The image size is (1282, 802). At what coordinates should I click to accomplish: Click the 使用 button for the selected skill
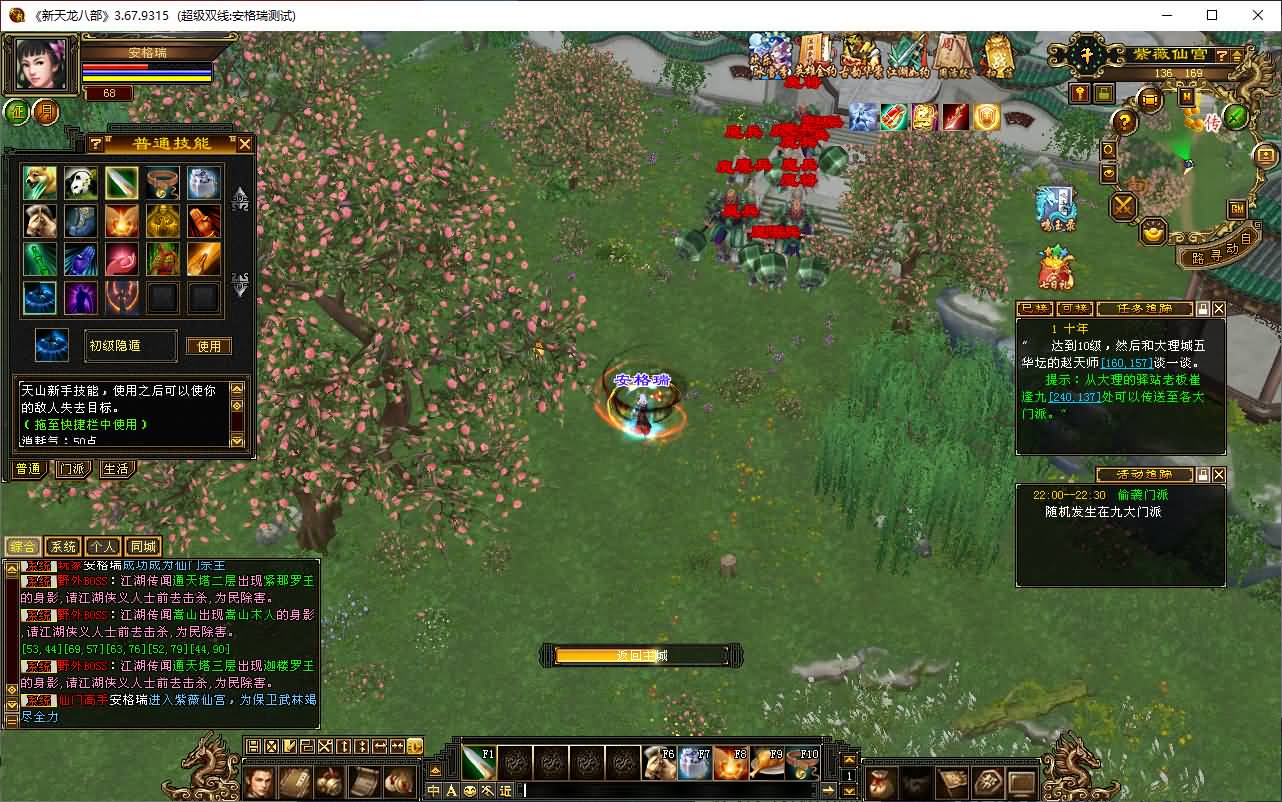(x=208, y=346)
